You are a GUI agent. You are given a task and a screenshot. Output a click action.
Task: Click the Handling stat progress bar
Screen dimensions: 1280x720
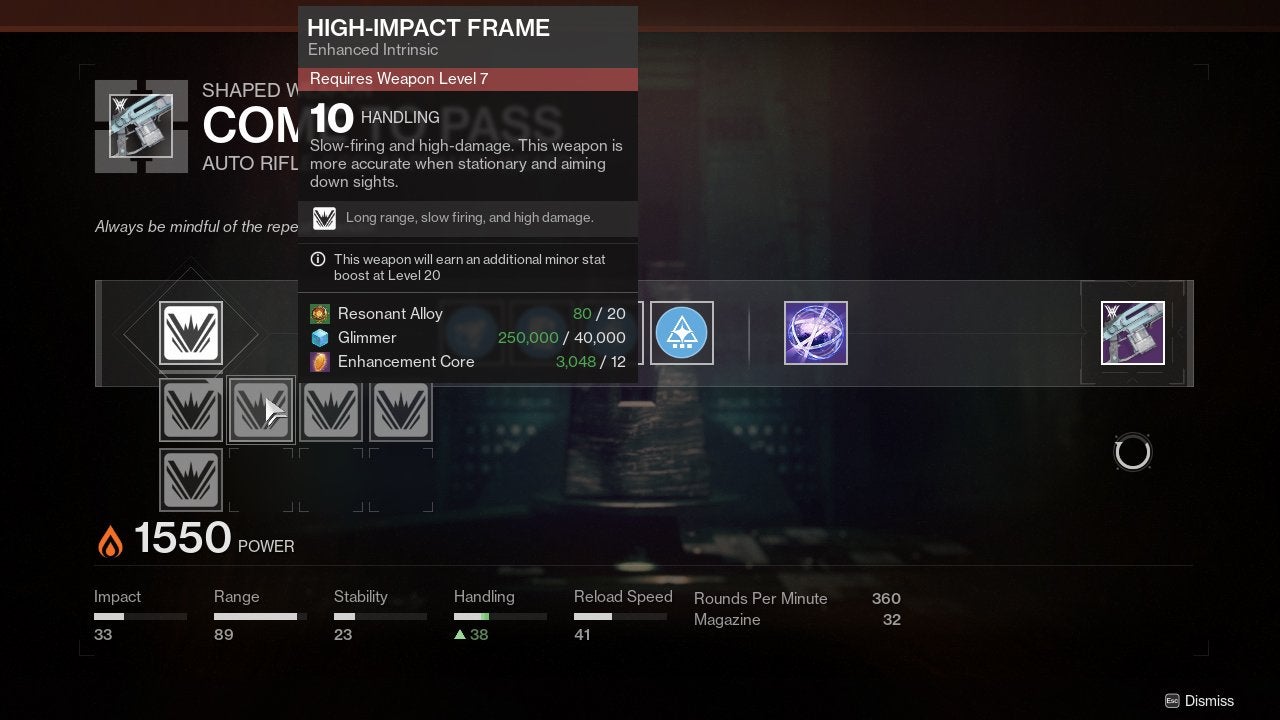pos(501,616)
